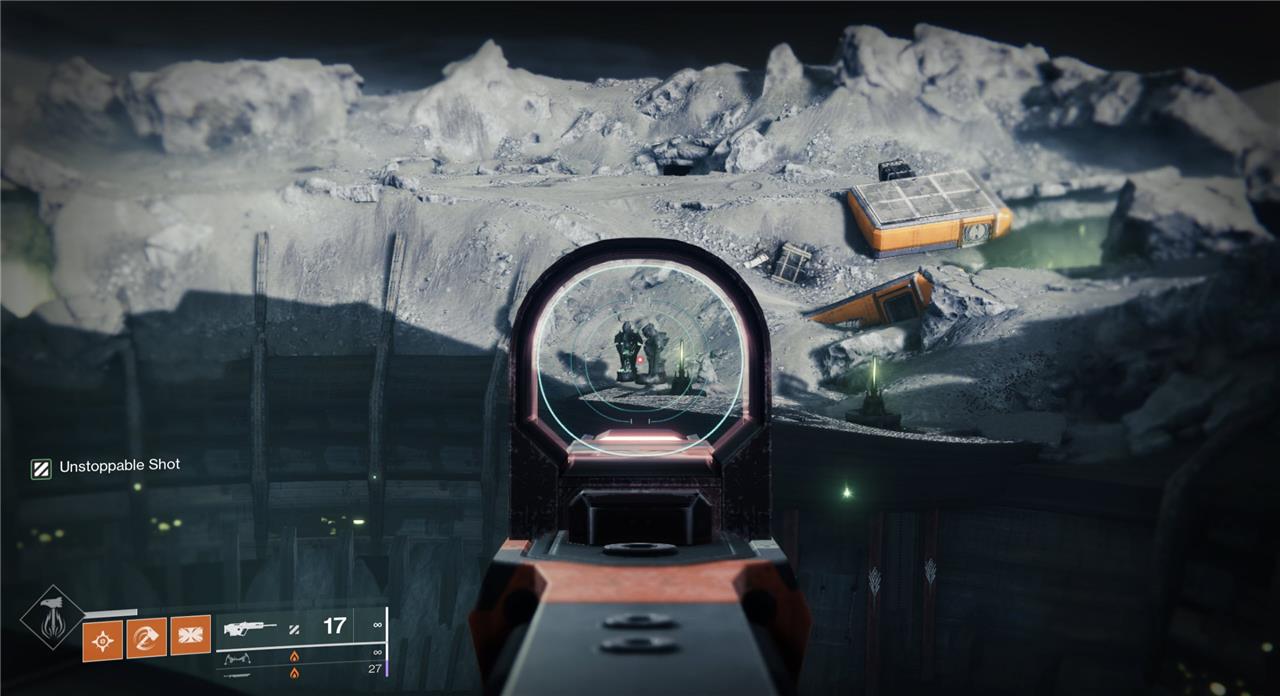The image size is (1280, 696).
Task: Select the Unstoppable Shot perk icon
Action: (x=41, y=468)
